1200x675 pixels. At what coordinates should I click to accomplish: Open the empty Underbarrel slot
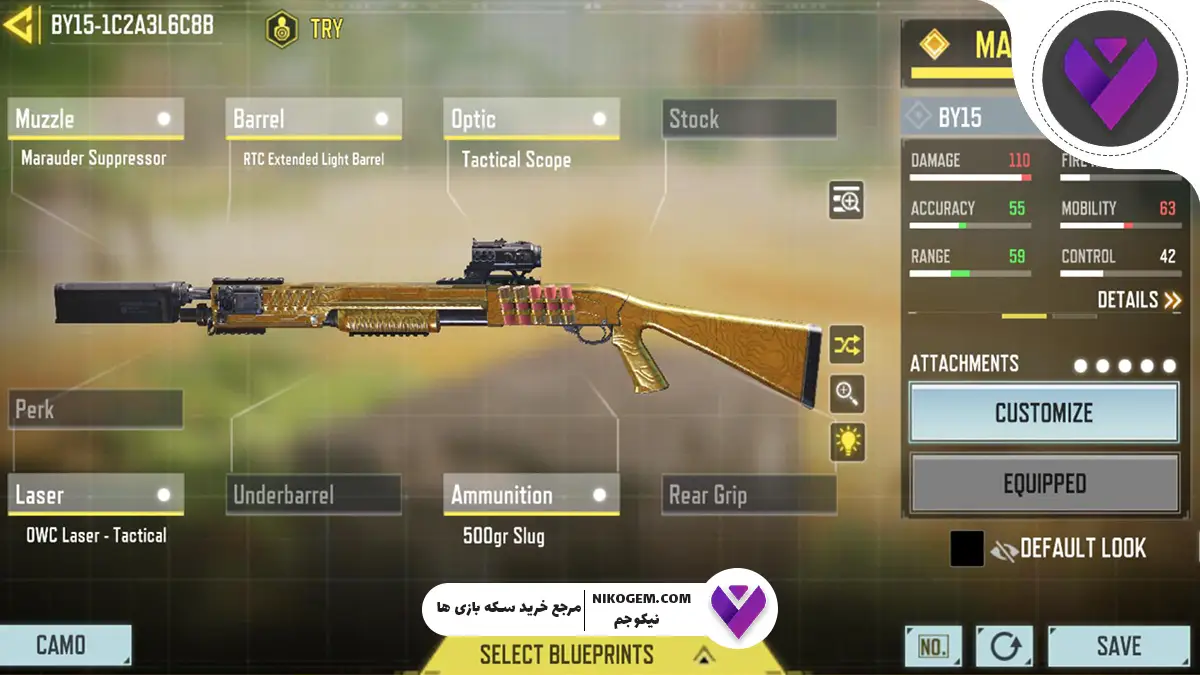pos(313,495)
